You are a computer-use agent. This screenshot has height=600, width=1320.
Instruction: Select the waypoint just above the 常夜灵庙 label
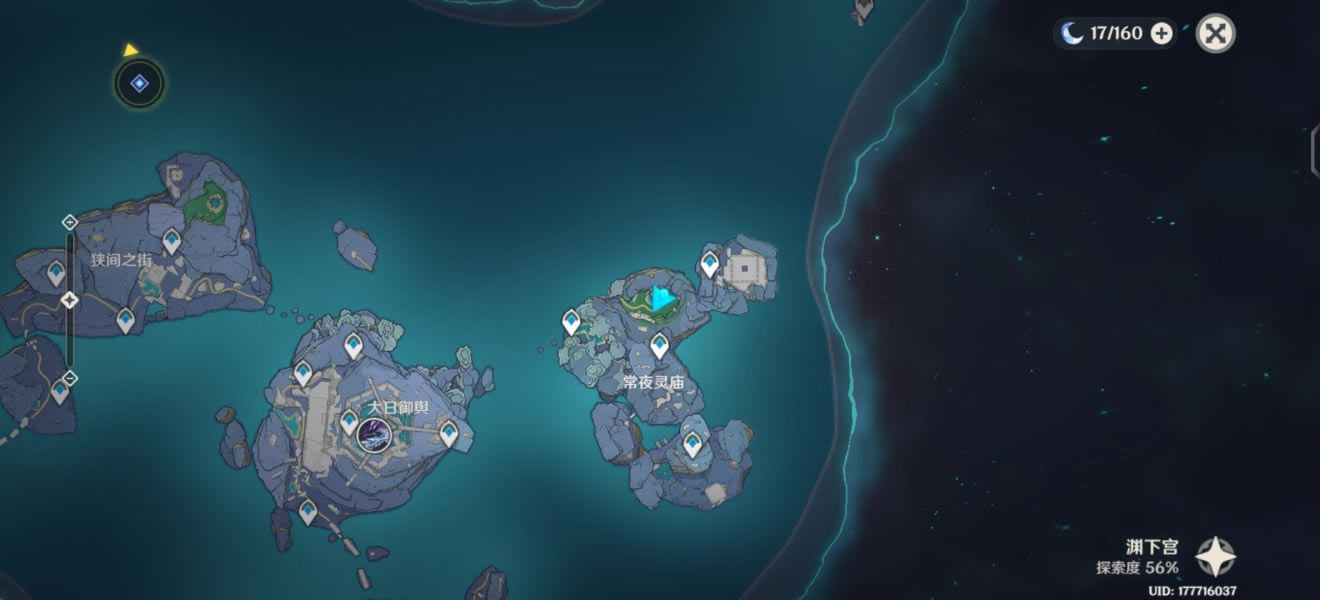tap(659, 346)
